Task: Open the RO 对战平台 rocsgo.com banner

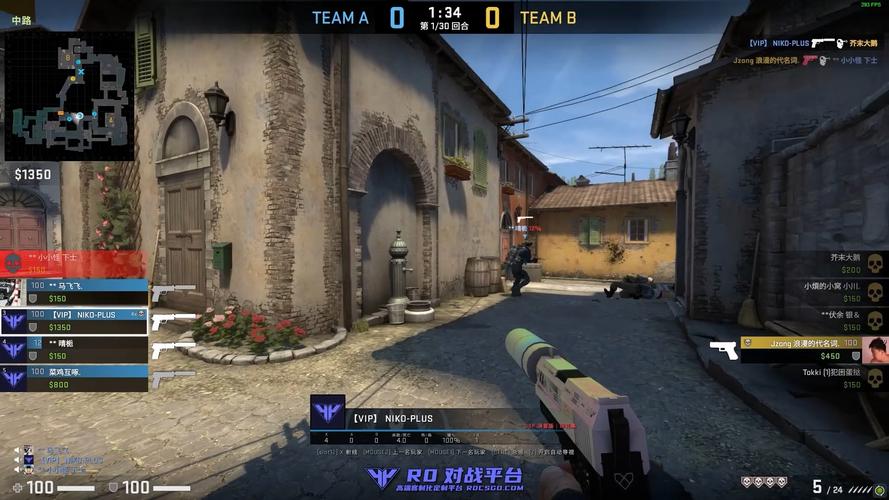Action: pos(445,479)
